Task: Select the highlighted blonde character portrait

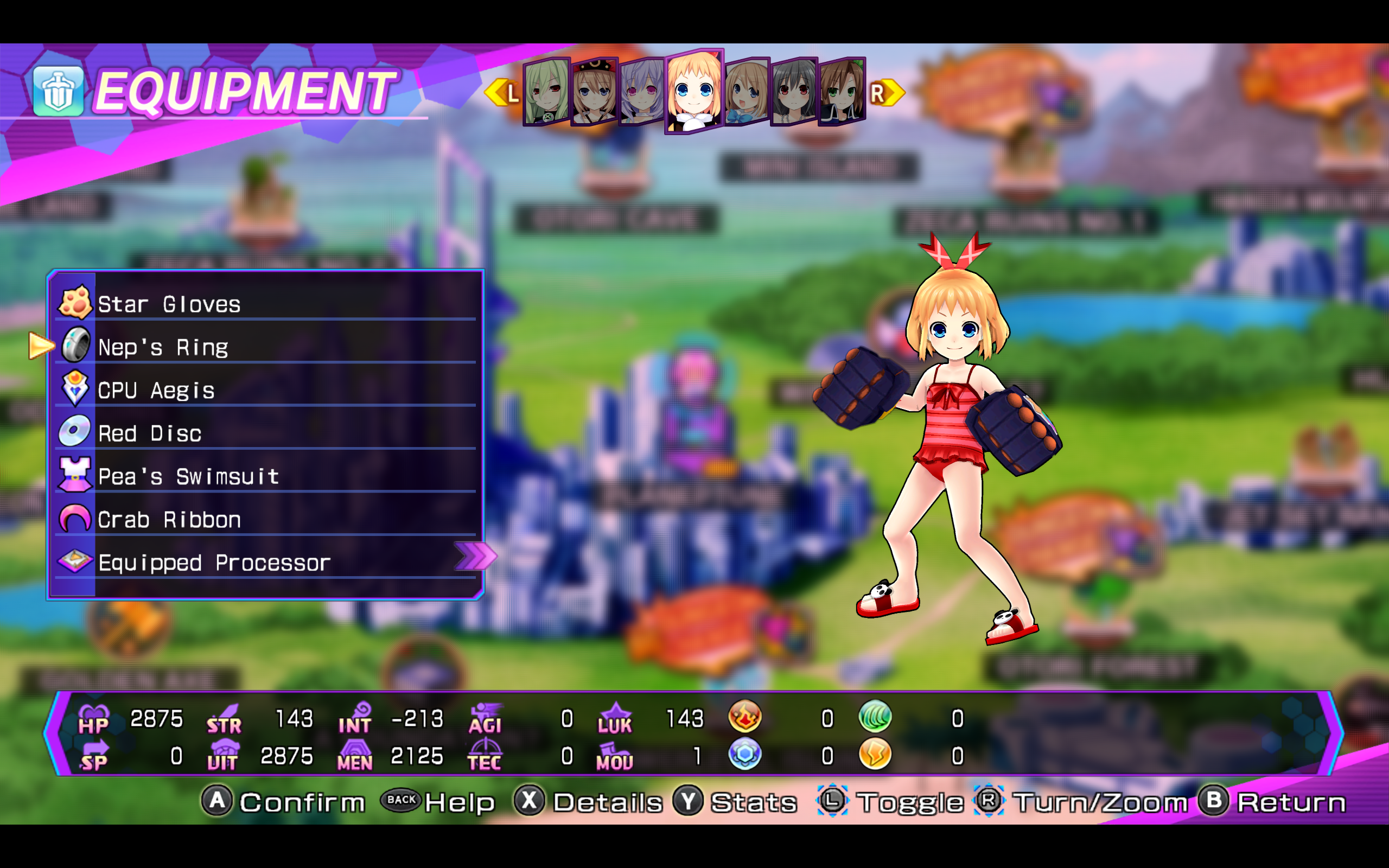Action: coord(694,92)
